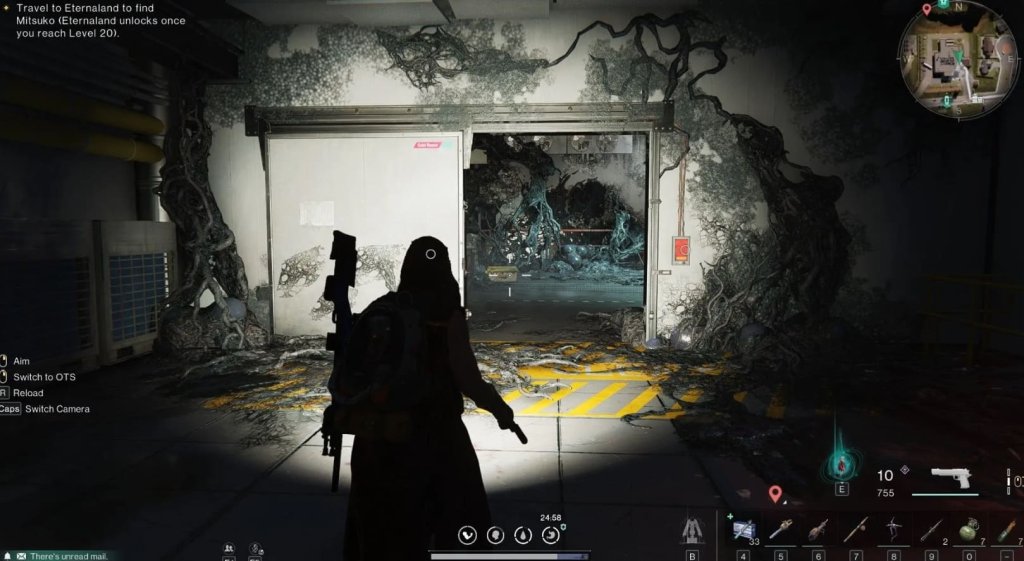The image size is (1024, 561).
Task: Open the build mode structure icon
Action: click(x=691, y=528)
